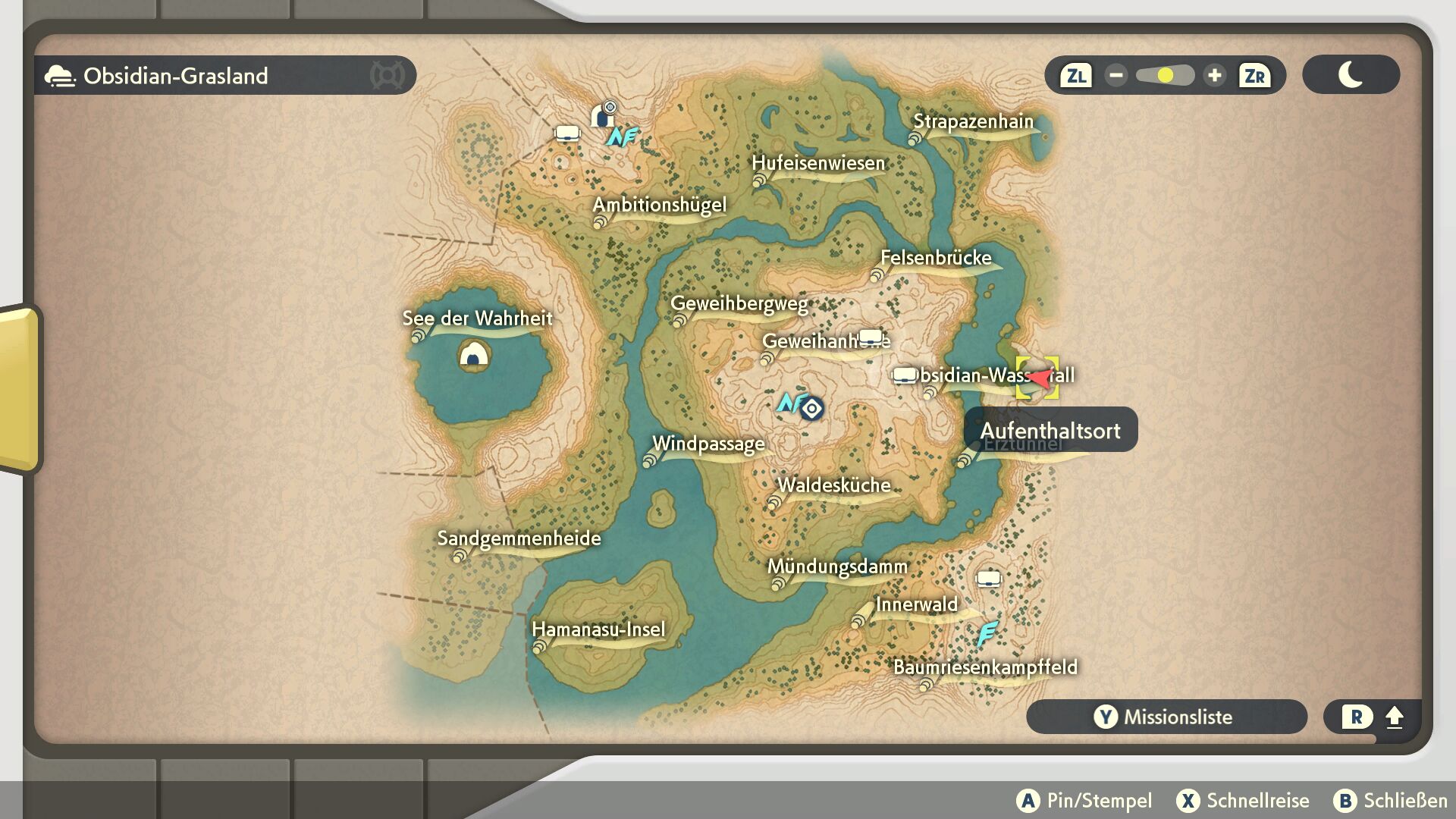Image resolution: width=1456 pixels, height=819 pixels.
Task: Click the Baumriesenkampffeld location label
Action: click(985, 668)
